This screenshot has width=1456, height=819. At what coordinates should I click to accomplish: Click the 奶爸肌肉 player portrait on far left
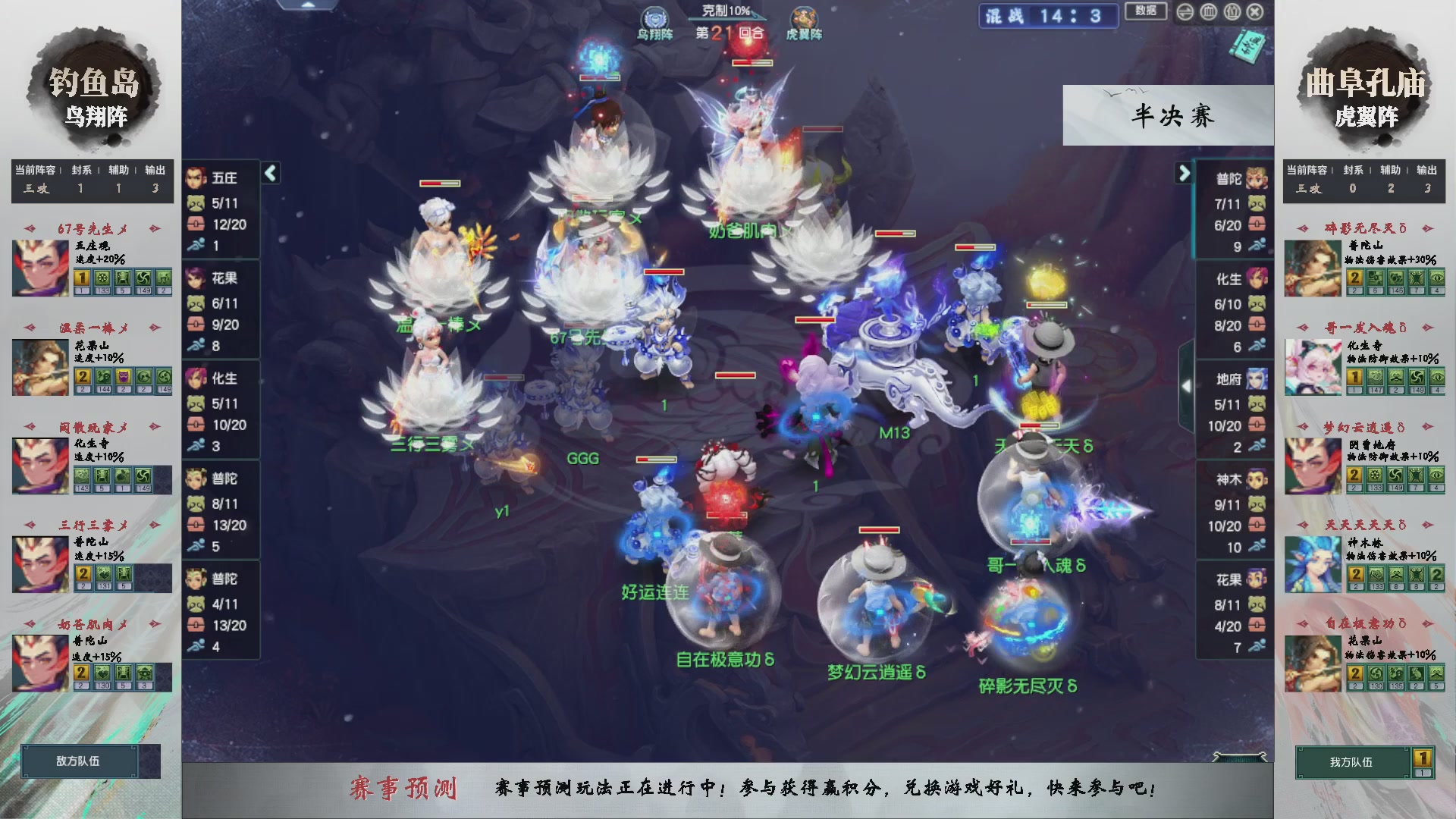click(x=39, y=661)
